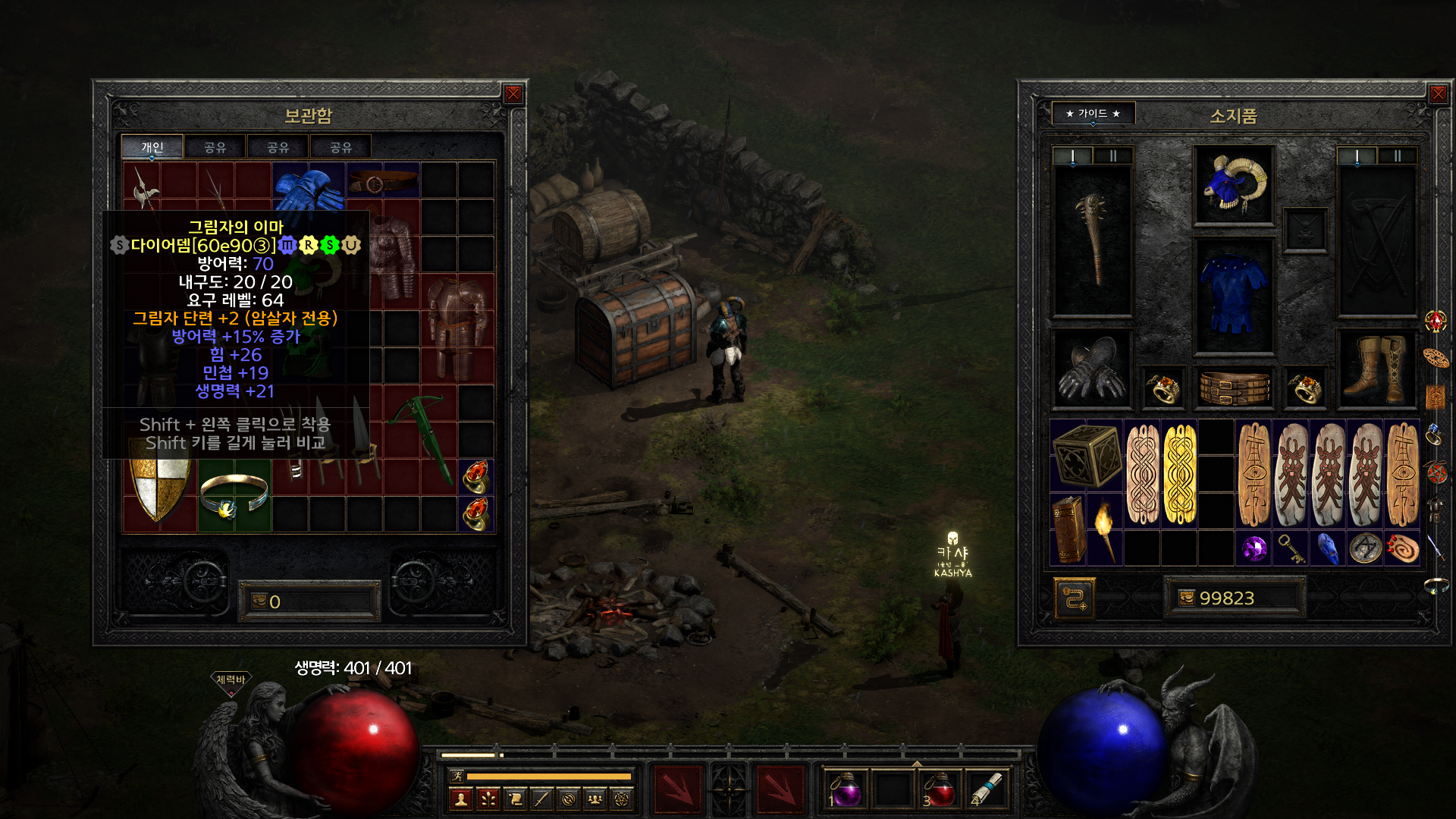Close the inventory panel
1456x819 pixels.
coord(1438,94)
